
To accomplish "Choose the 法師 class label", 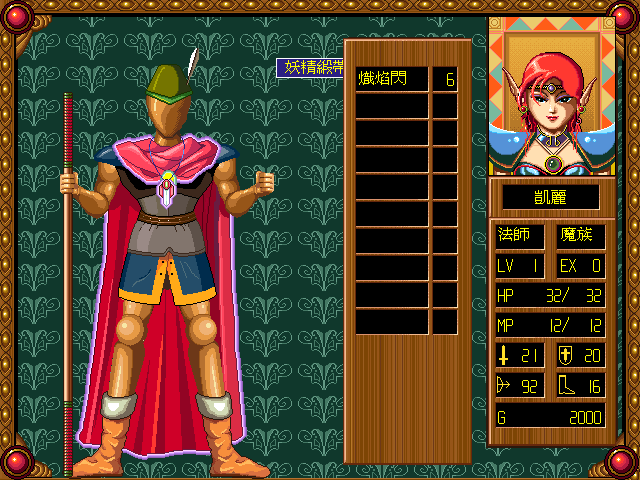I will click(x=520, y=236).
